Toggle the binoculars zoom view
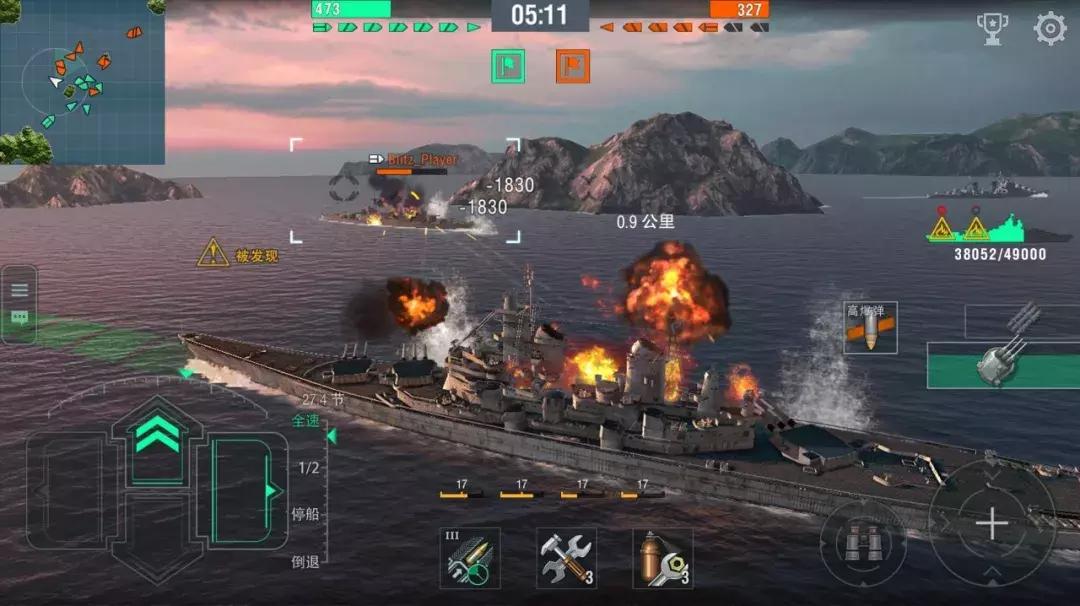1080x606 pixels. tap(861, 542)
